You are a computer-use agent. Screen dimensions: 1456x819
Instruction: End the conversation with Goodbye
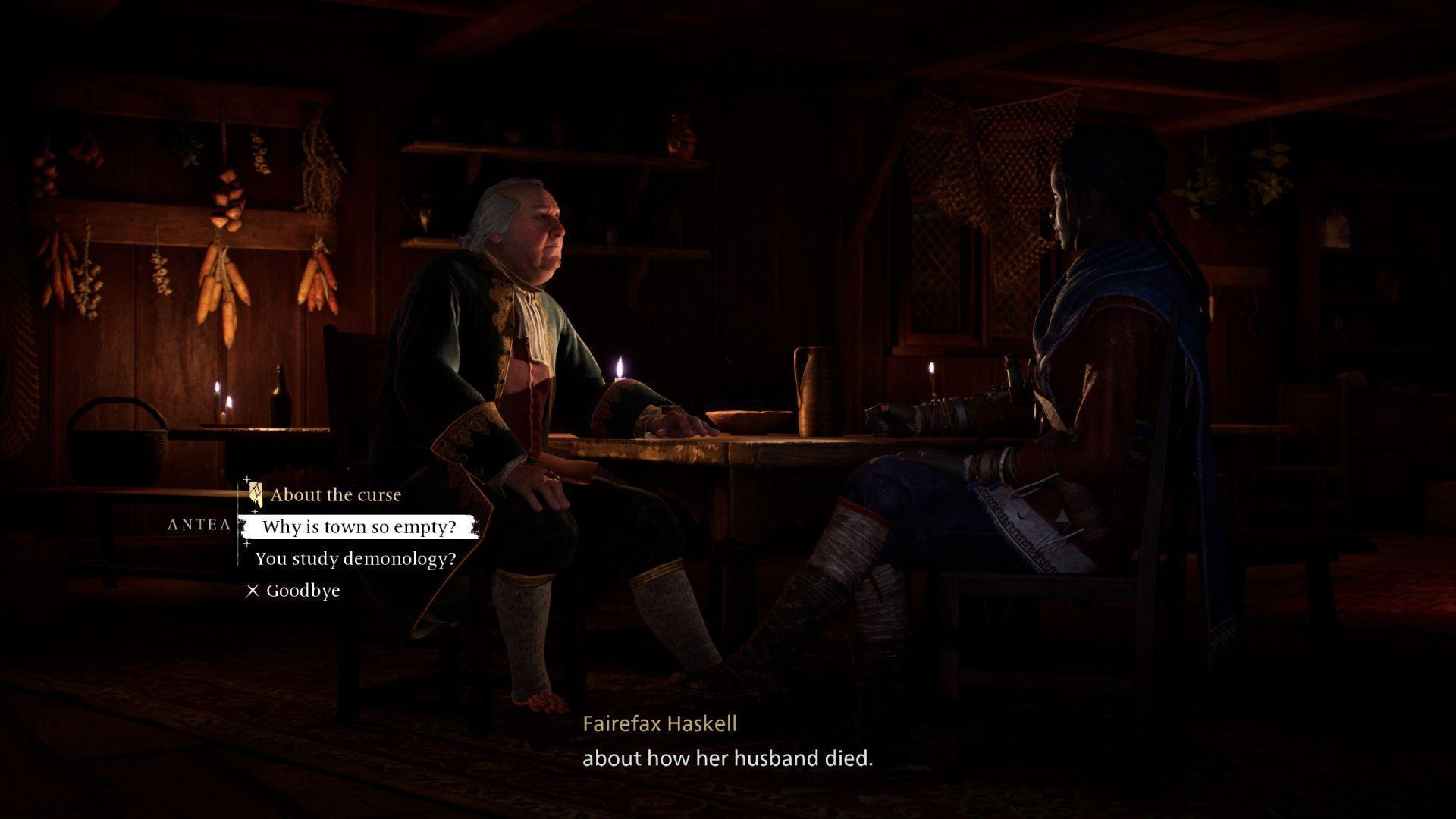point(302,591)
